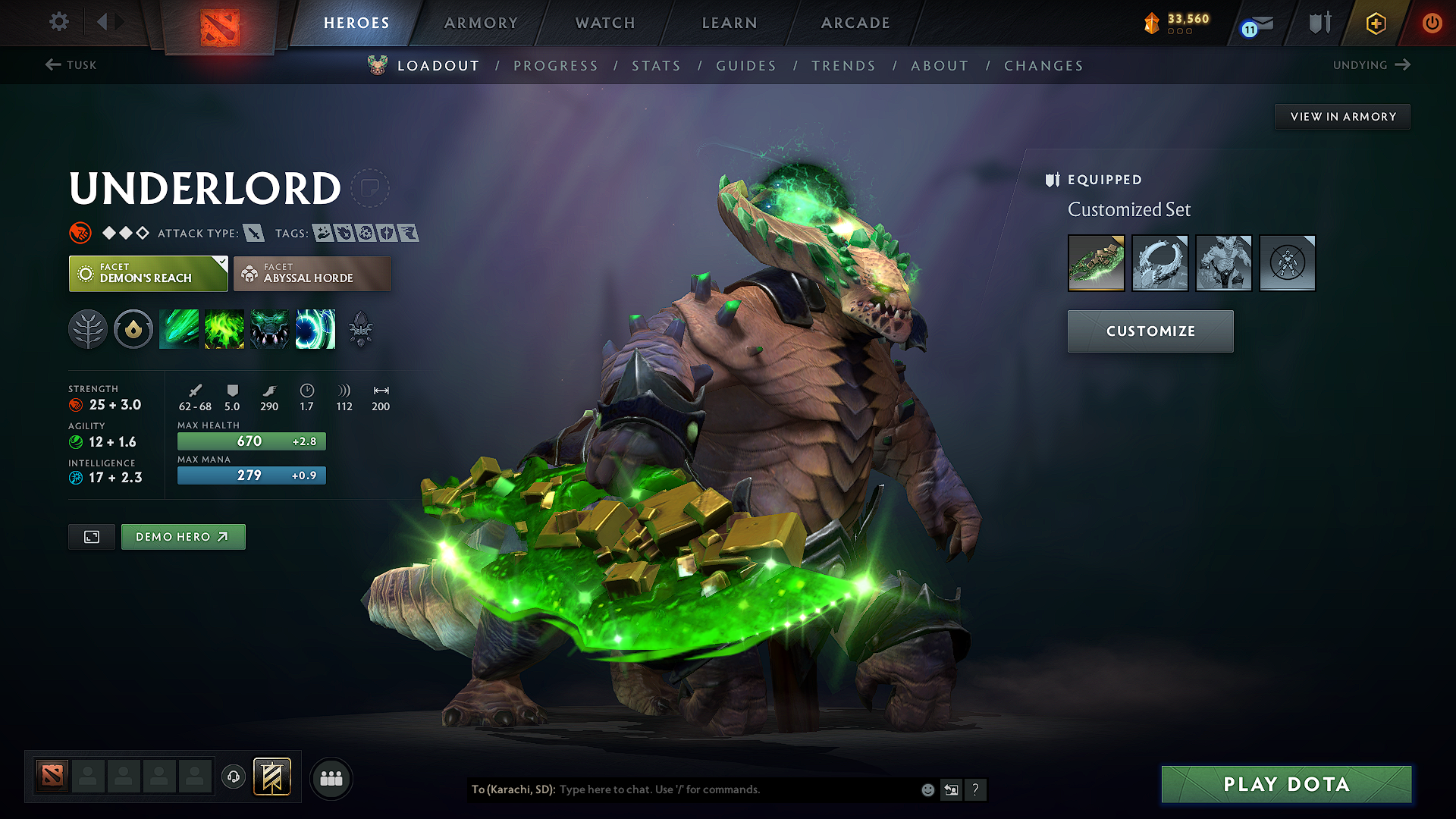Switch facet to Abyssal Horde
1456x819 pixels.
tap(312, 273)
